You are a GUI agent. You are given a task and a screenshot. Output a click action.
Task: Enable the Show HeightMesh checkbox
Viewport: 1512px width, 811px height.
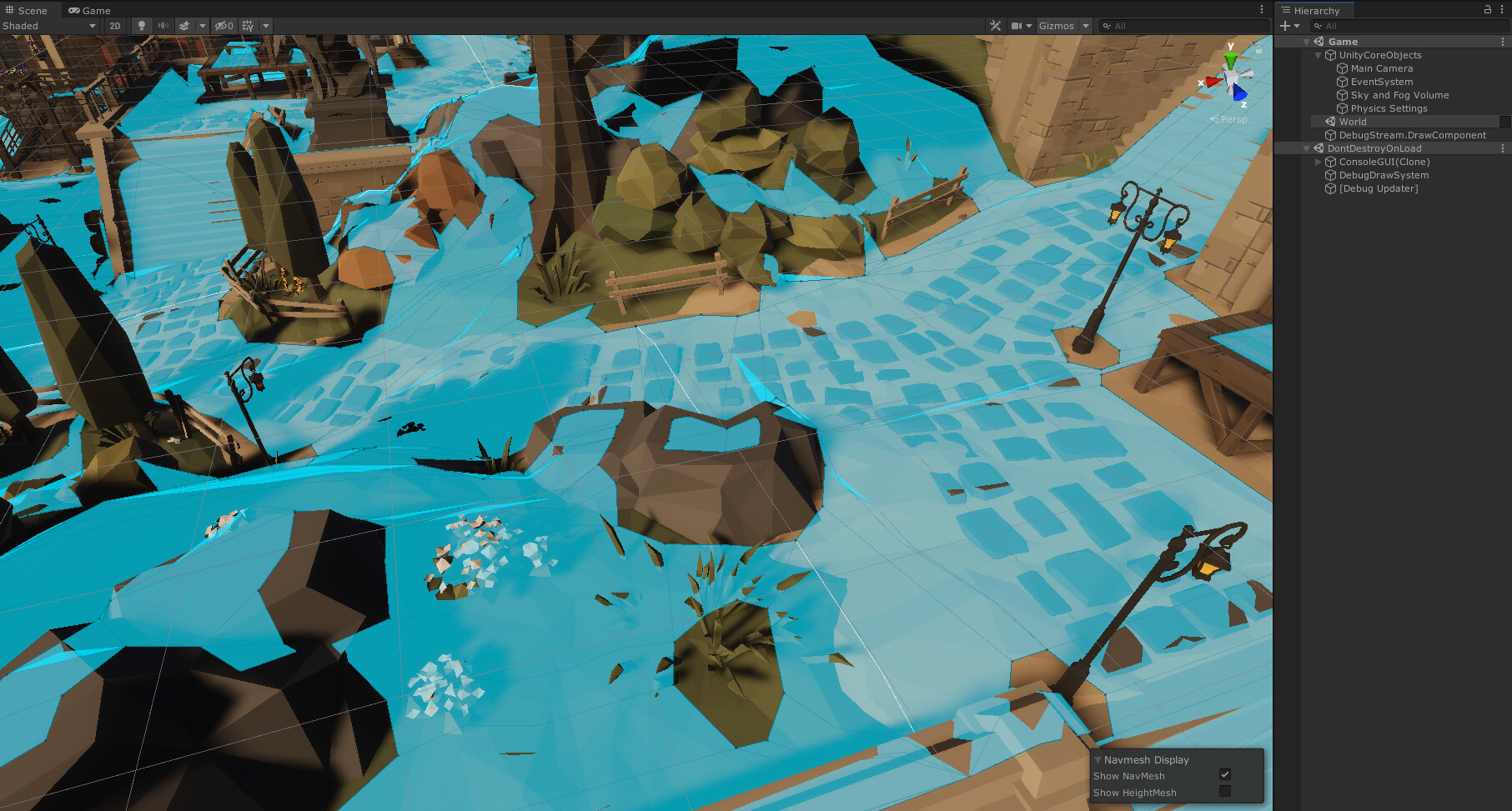1225,792
